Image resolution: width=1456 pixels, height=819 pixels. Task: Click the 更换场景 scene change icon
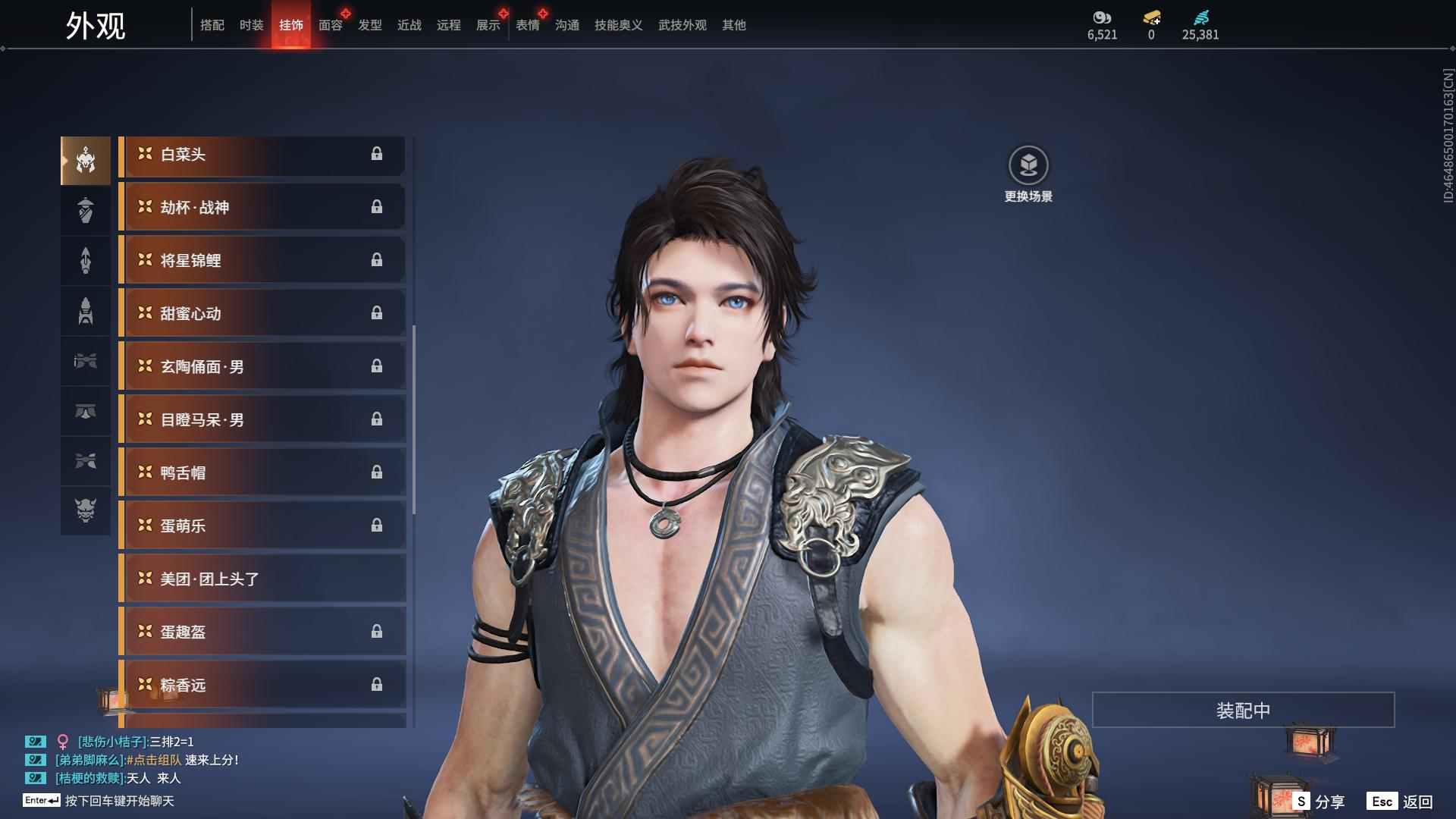point(1028,166)
